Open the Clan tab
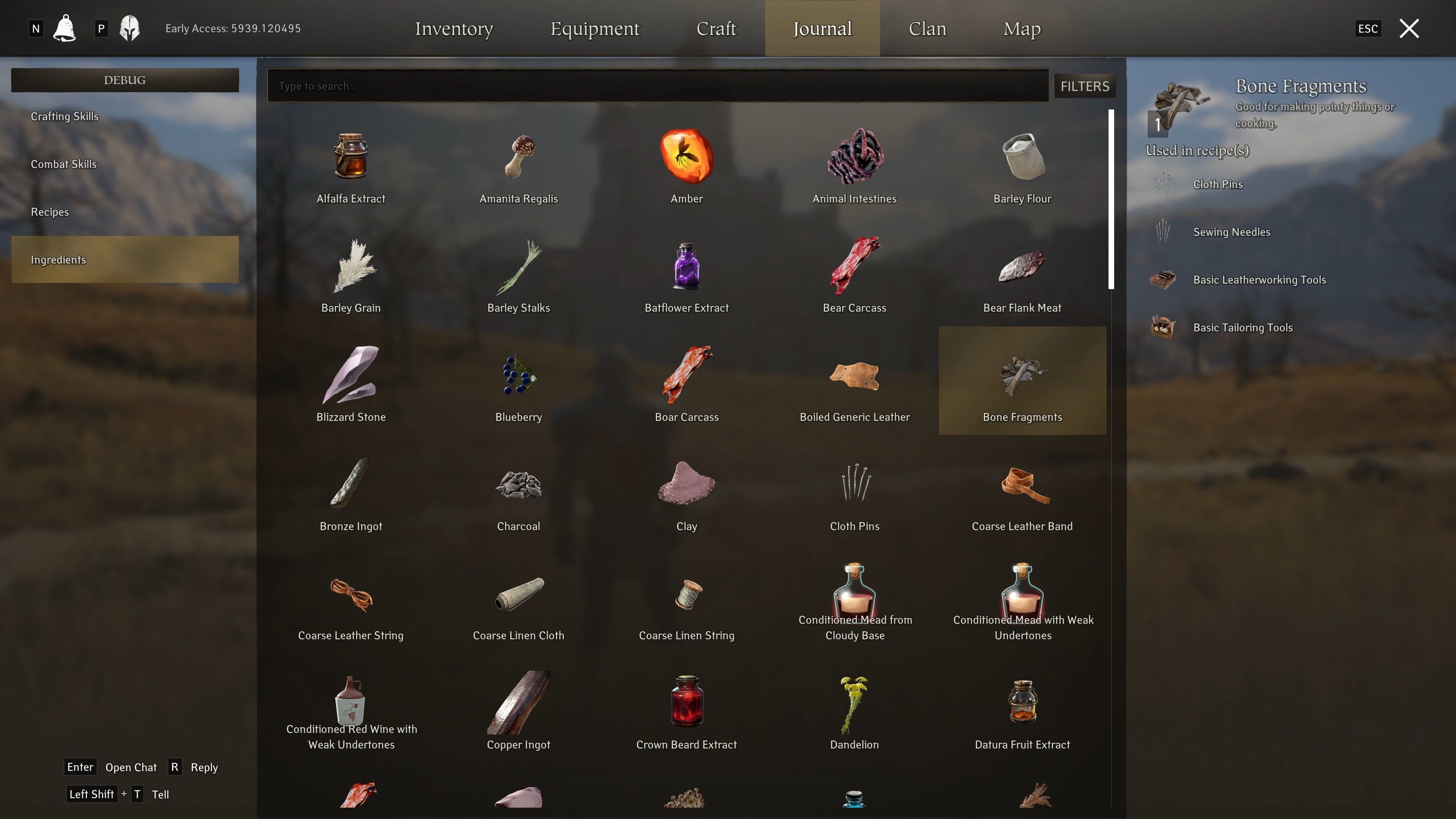The width and height of the screenshot is (1456, 819). pos(927,28)
